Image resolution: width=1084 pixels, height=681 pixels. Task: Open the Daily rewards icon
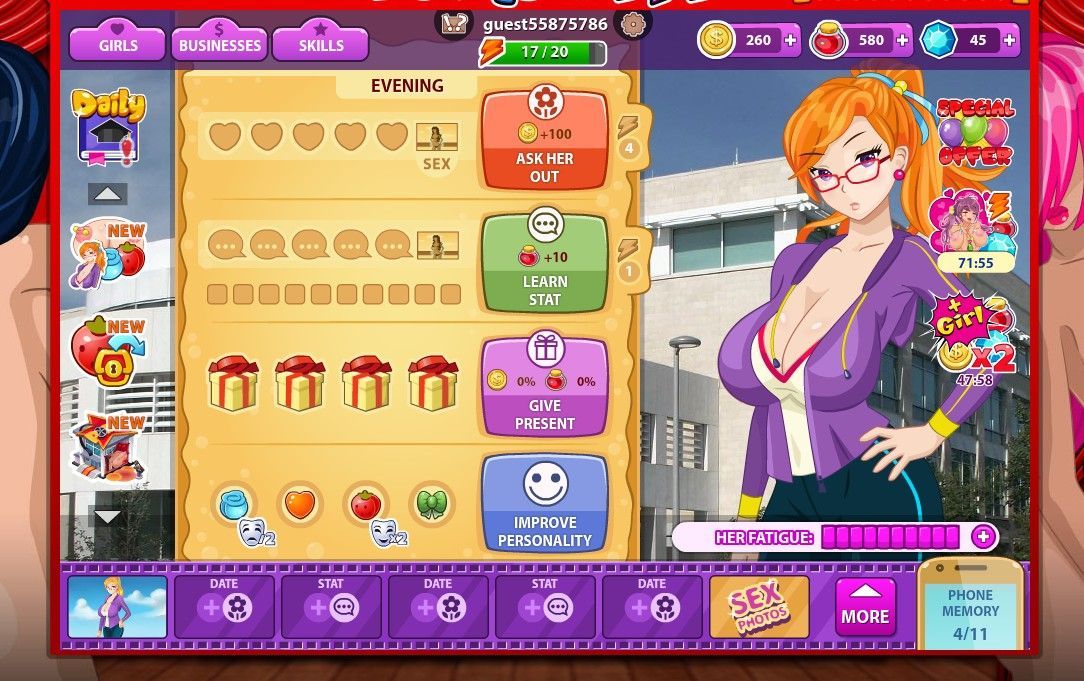click(x=108, y=127)
